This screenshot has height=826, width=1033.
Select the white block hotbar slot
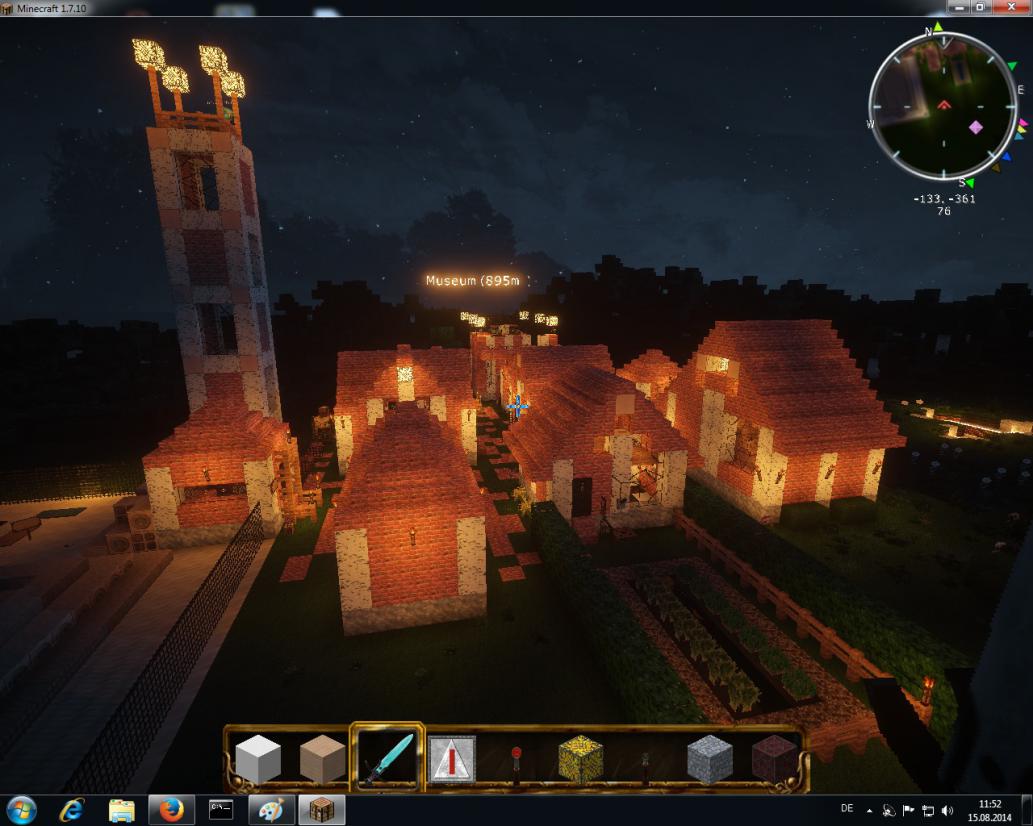coord(257,760)
